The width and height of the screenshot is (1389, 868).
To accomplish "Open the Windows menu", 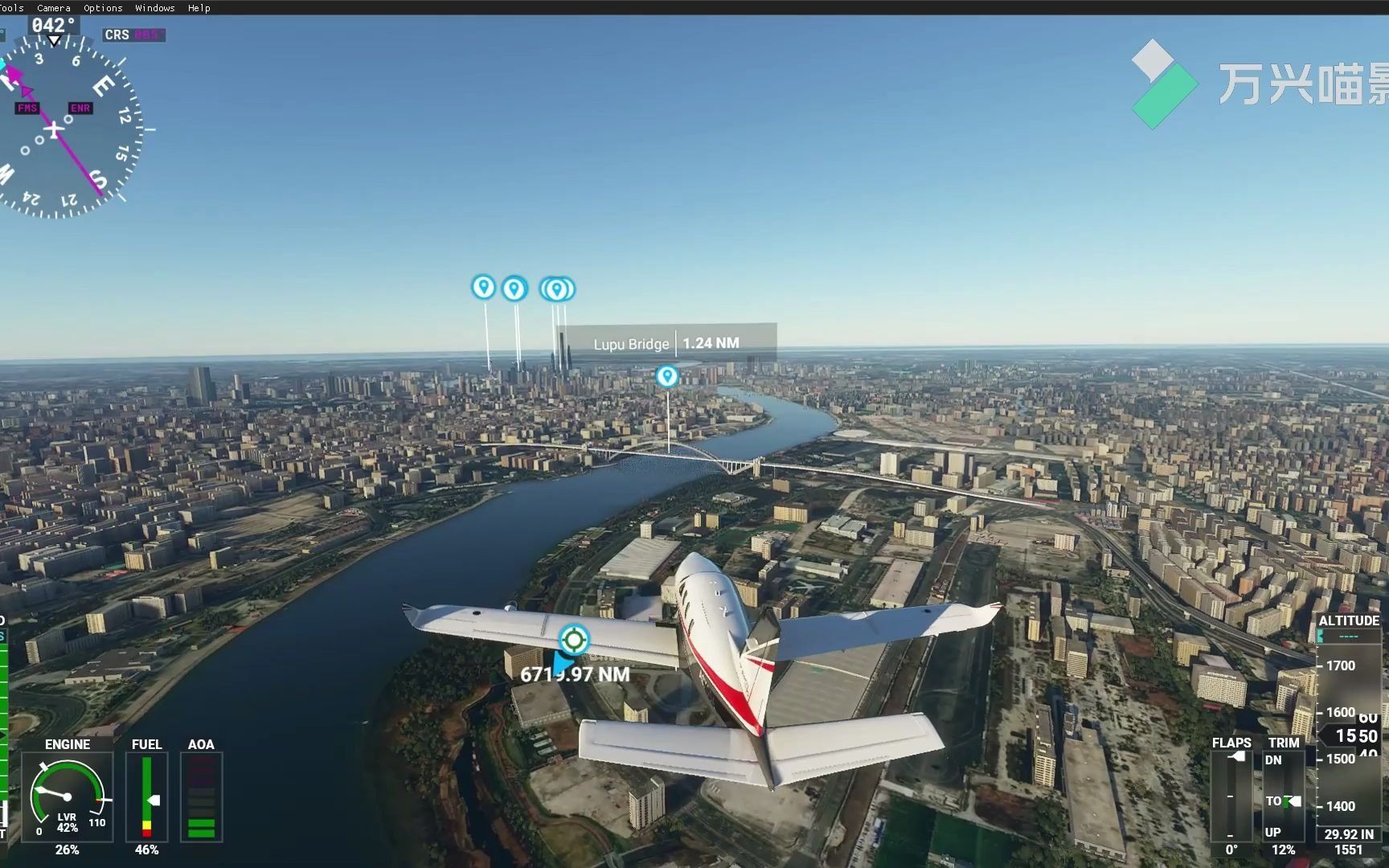I will [x=154, y=8].
